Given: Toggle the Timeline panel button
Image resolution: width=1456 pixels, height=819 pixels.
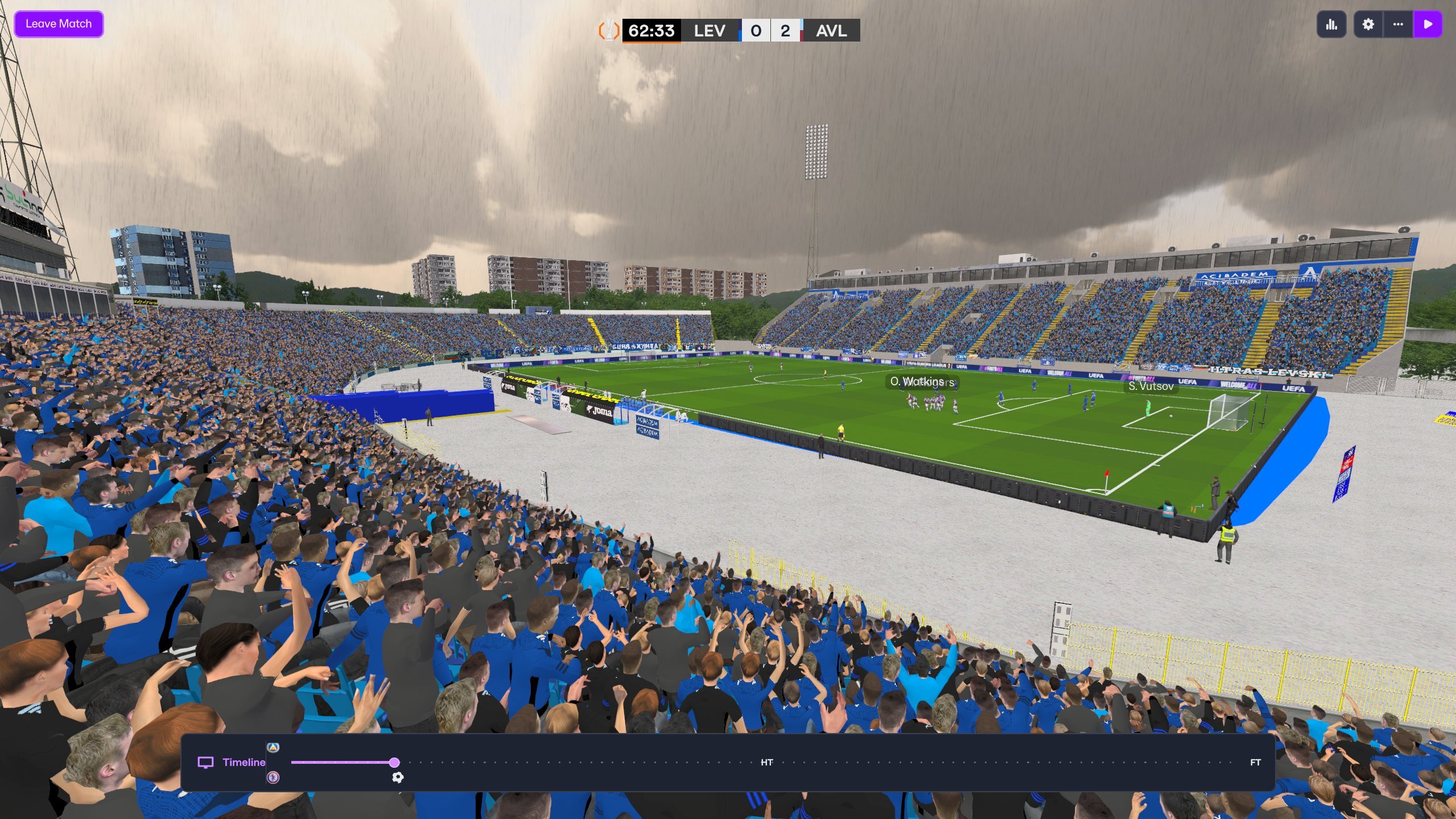Looking at the screenshot, I should tap(232, 762).
